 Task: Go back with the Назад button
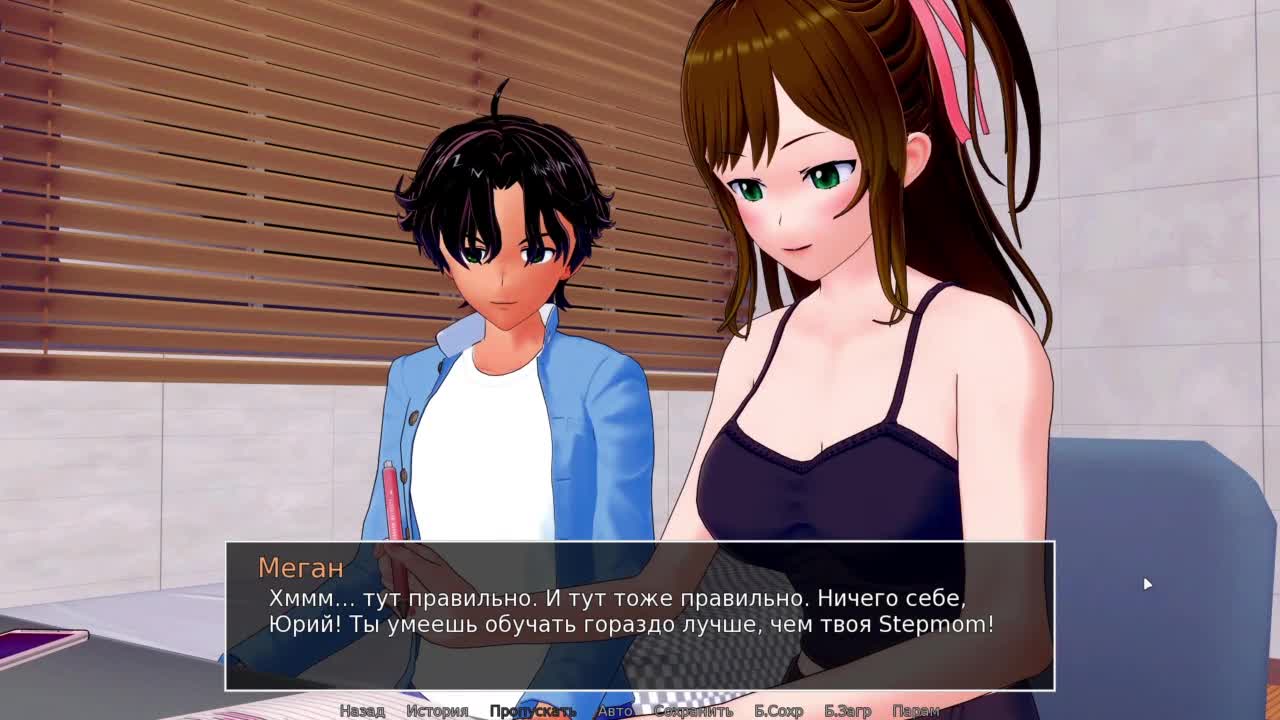point(362,711)
